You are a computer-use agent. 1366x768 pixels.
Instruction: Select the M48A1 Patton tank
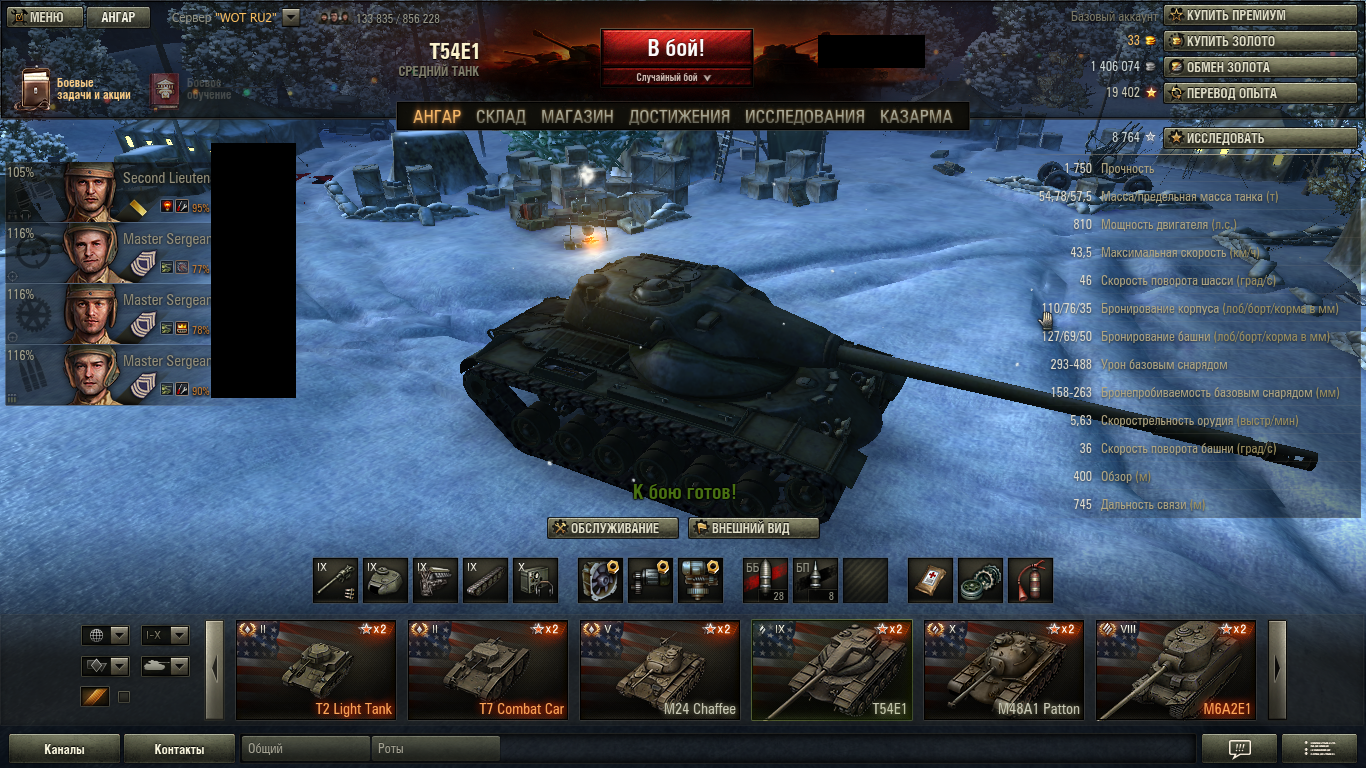tap(1003, 670)
